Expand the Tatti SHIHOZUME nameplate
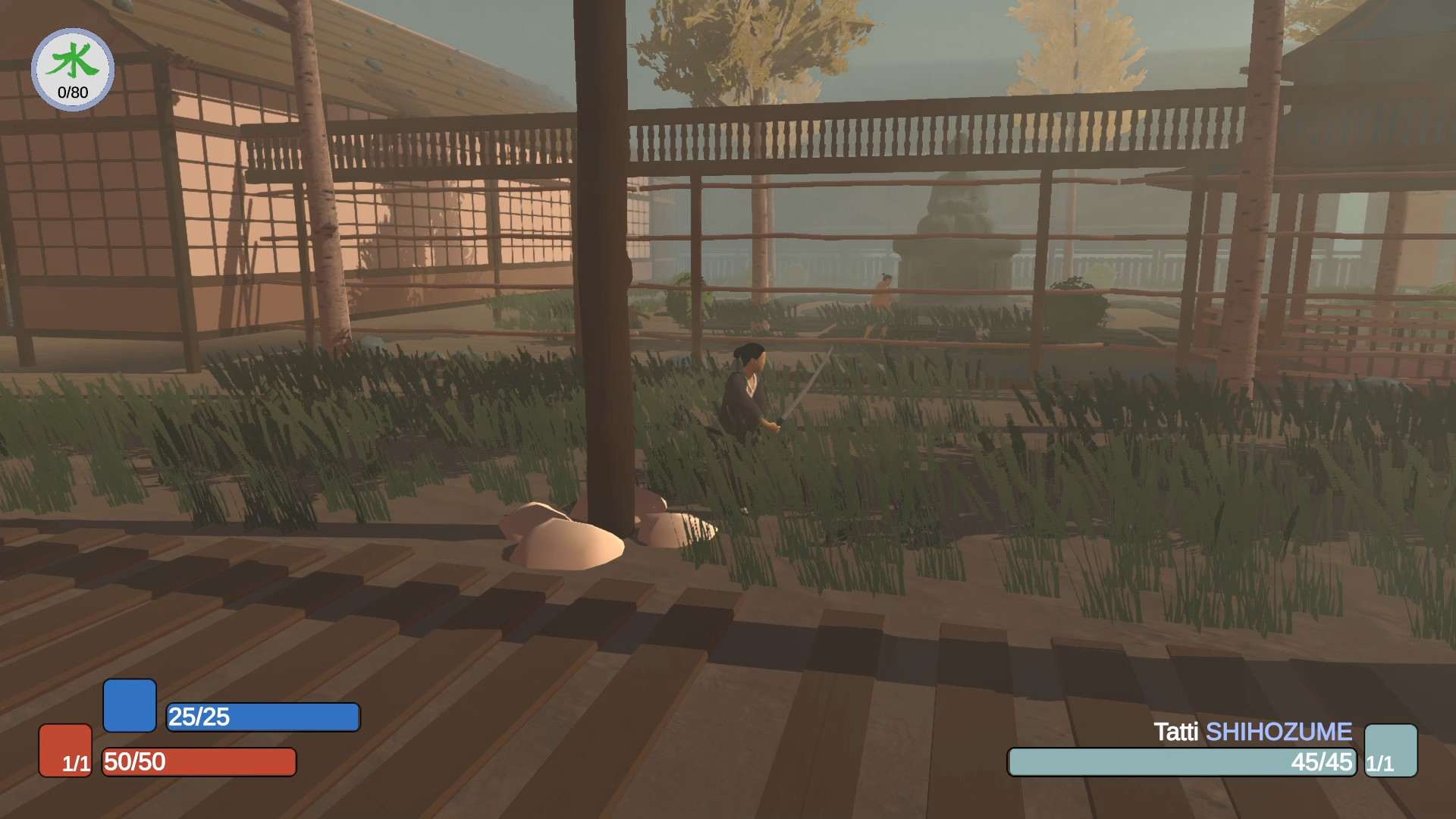Viewport: 1456px width, 819px height. coord(1249,733)
